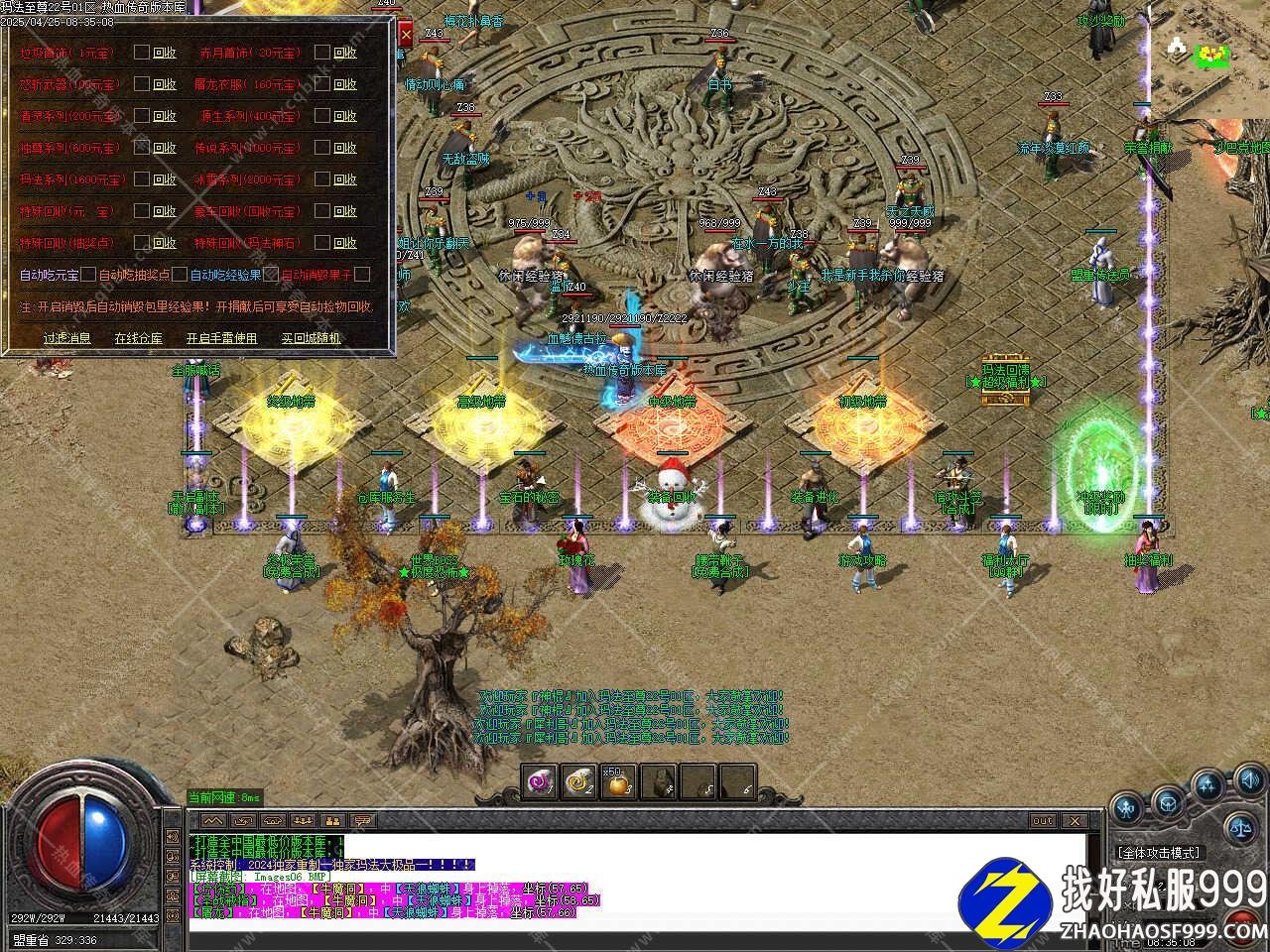The height and width of the screenshot is (952, 1270).
Task: Open the 过滤消息 option
Action: tap(66, 338)
